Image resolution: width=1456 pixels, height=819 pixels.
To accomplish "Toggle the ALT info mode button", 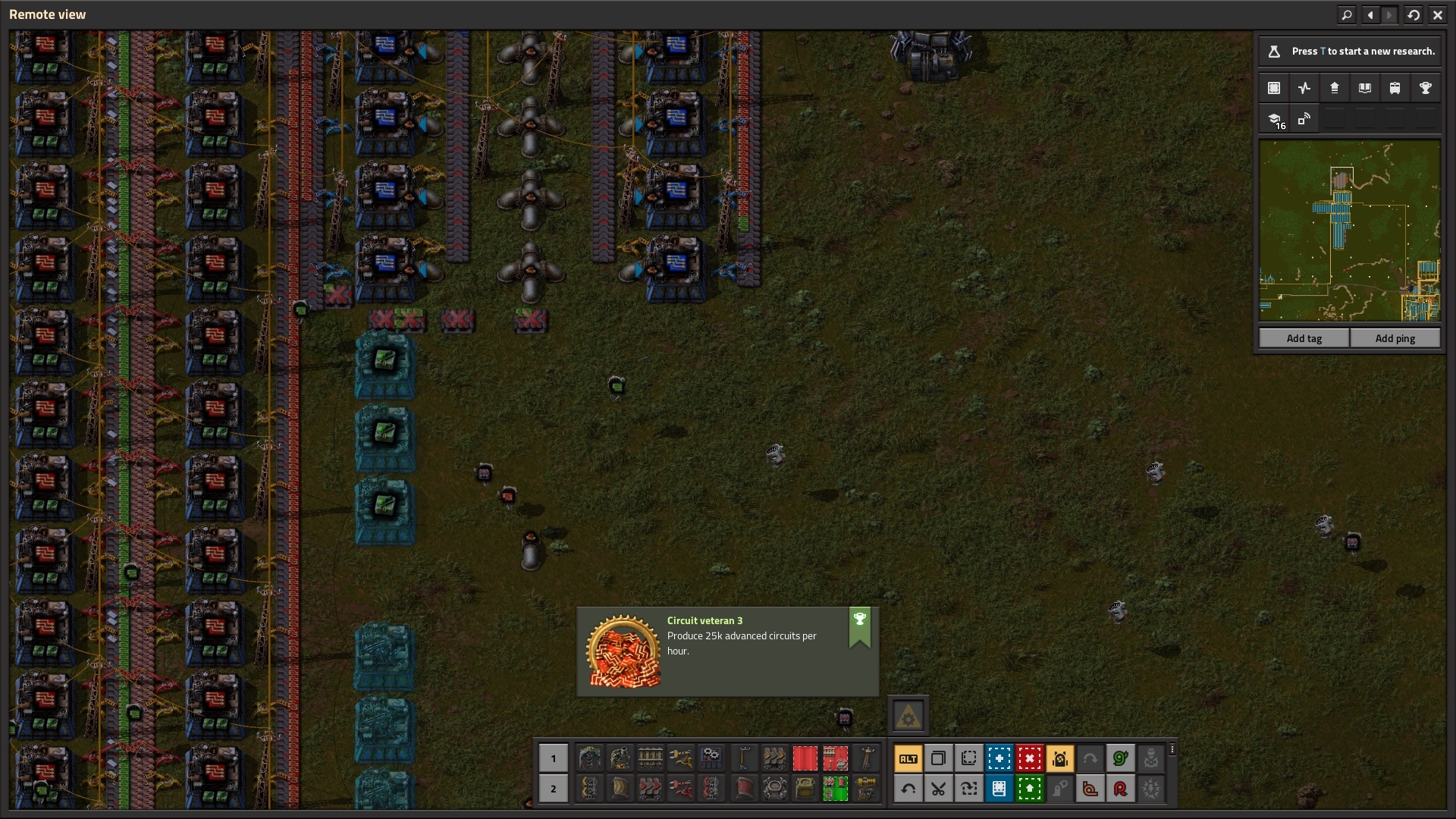I will coord(908,758).
